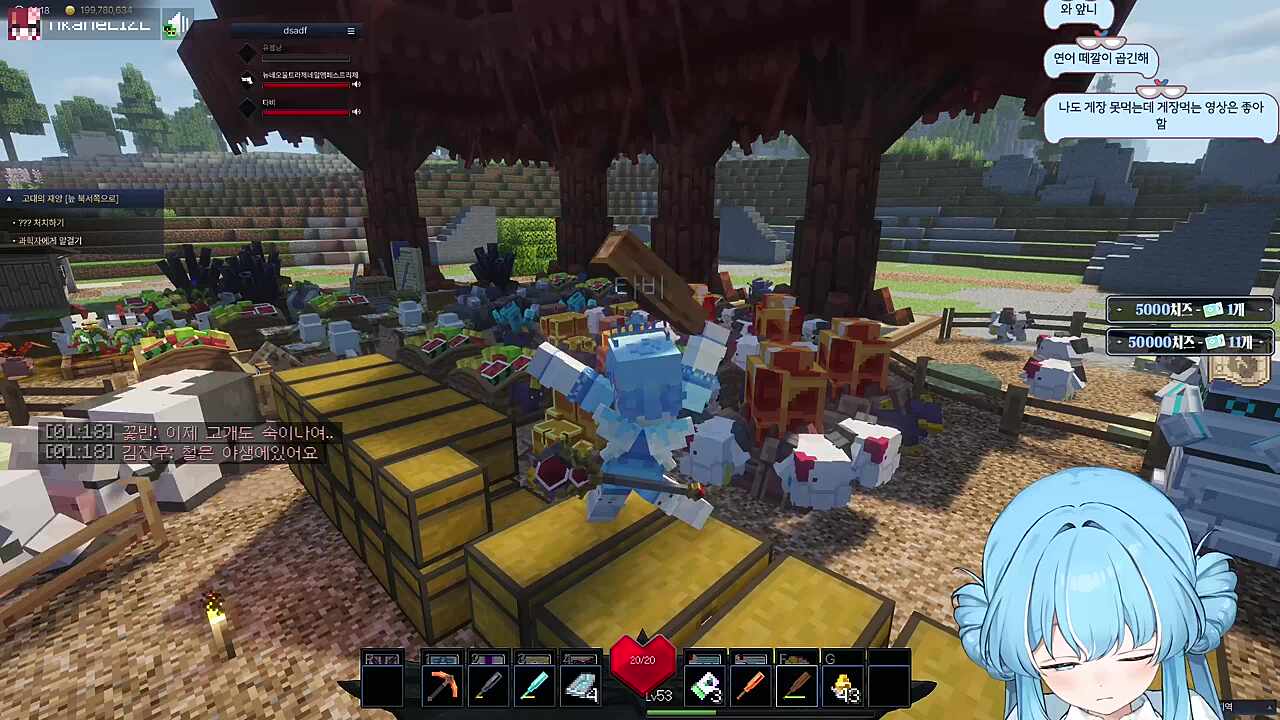Choose the brown club hotbar slot
Screen dimensions: 1280x720
796,686
